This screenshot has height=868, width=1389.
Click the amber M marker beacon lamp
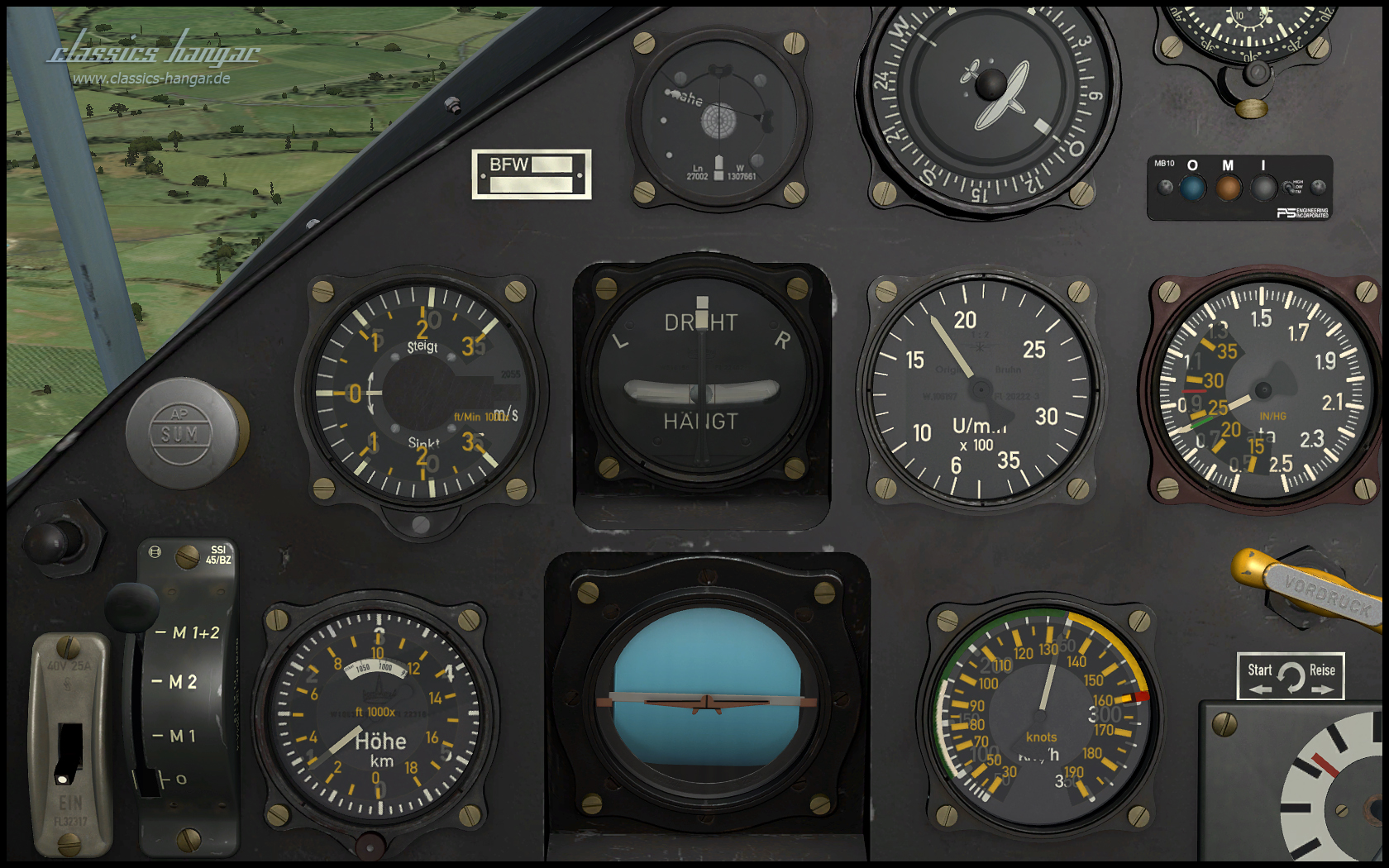(1228, 188)
